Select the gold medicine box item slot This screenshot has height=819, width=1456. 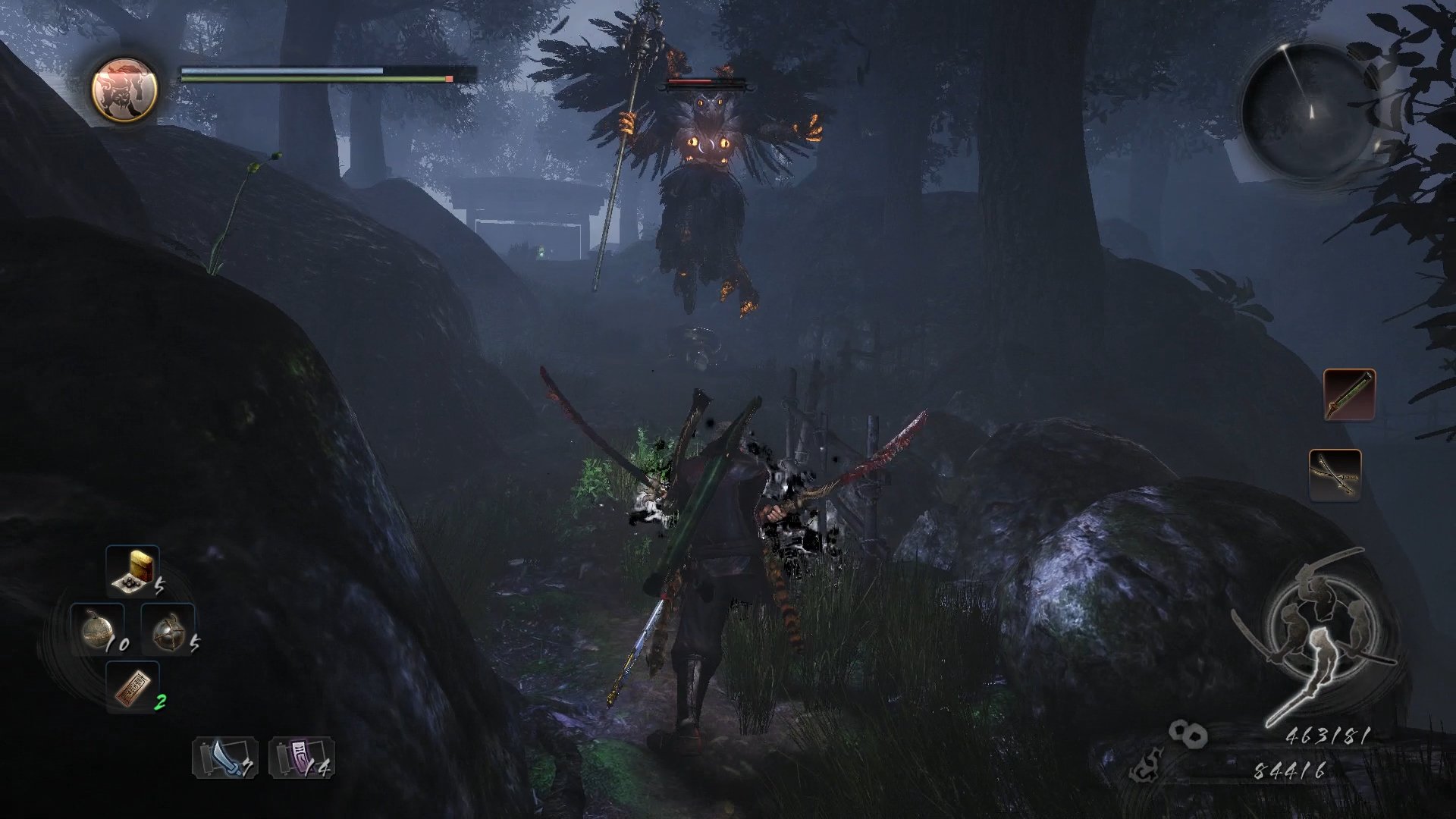[133, 570]
